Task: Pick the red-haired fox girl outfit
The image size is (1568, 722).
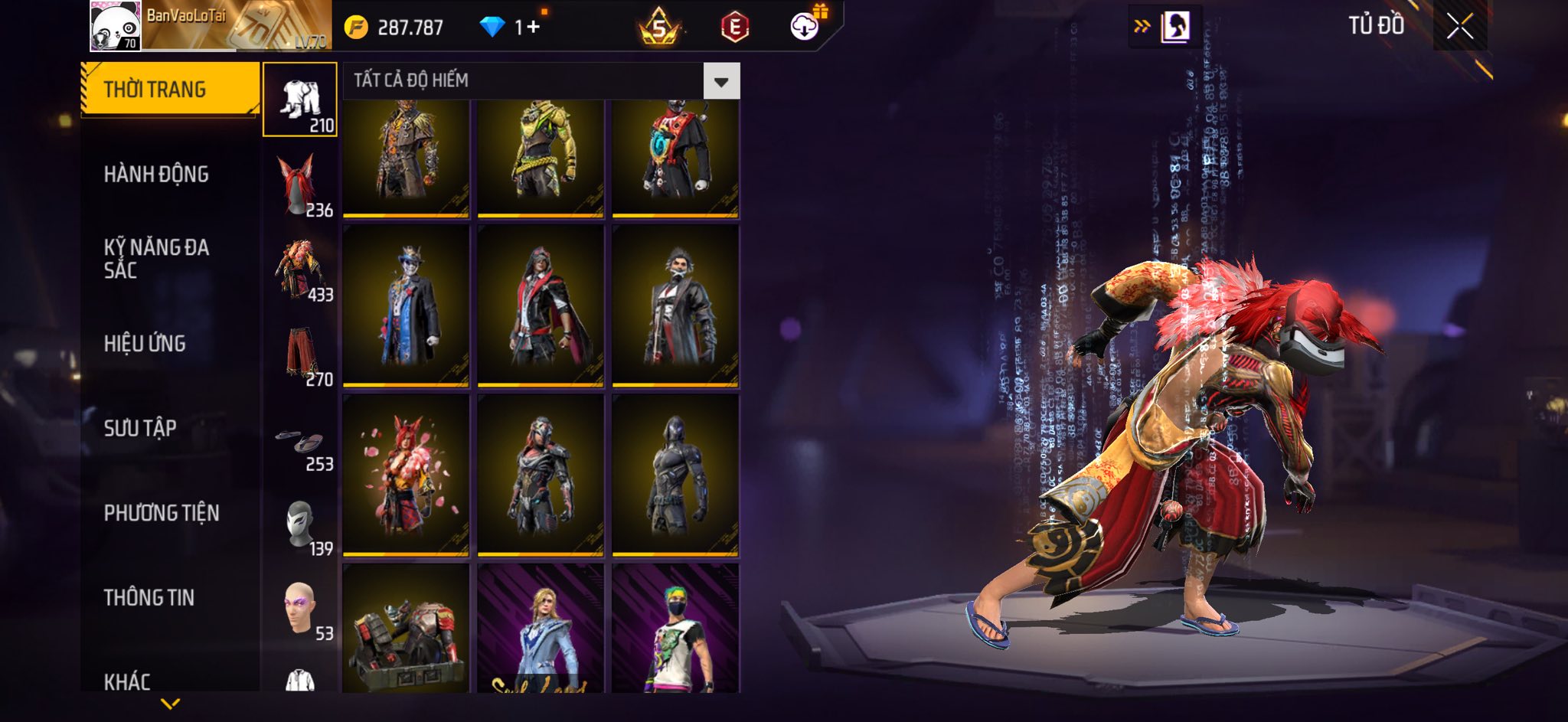Action: coord(406,475)
